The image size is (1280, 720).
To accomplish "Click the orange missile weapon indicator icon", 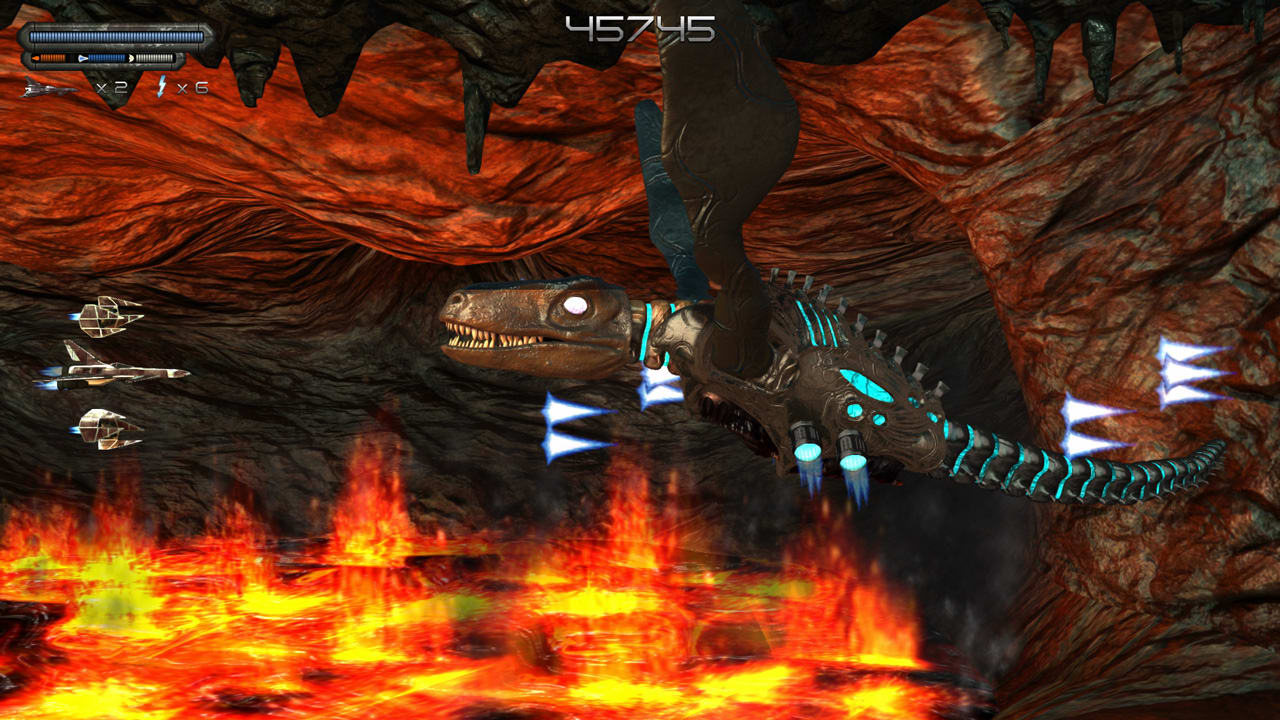I will tap(37, 57).
